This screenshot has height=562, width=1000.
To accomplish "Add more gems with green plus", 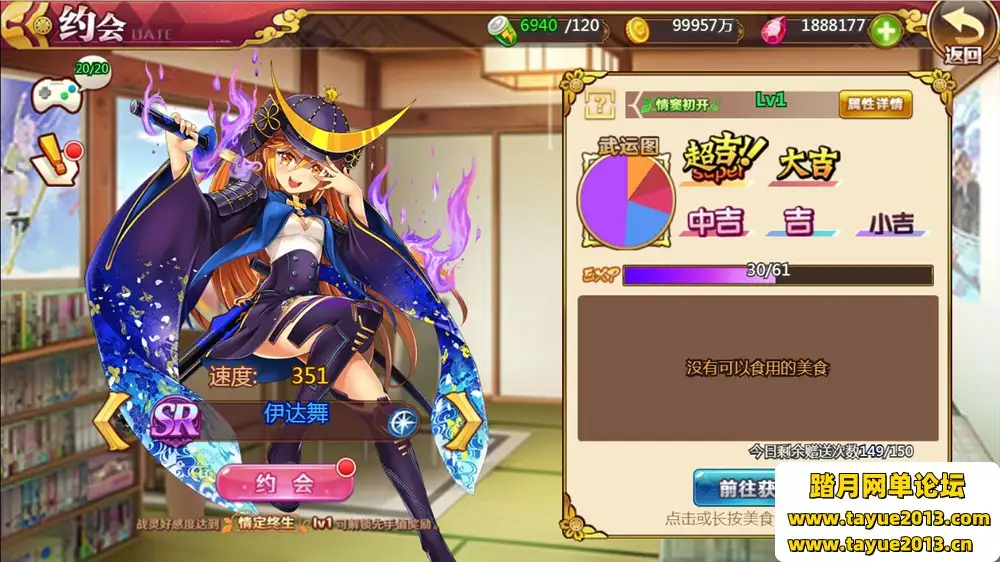I will coord(886,30).
